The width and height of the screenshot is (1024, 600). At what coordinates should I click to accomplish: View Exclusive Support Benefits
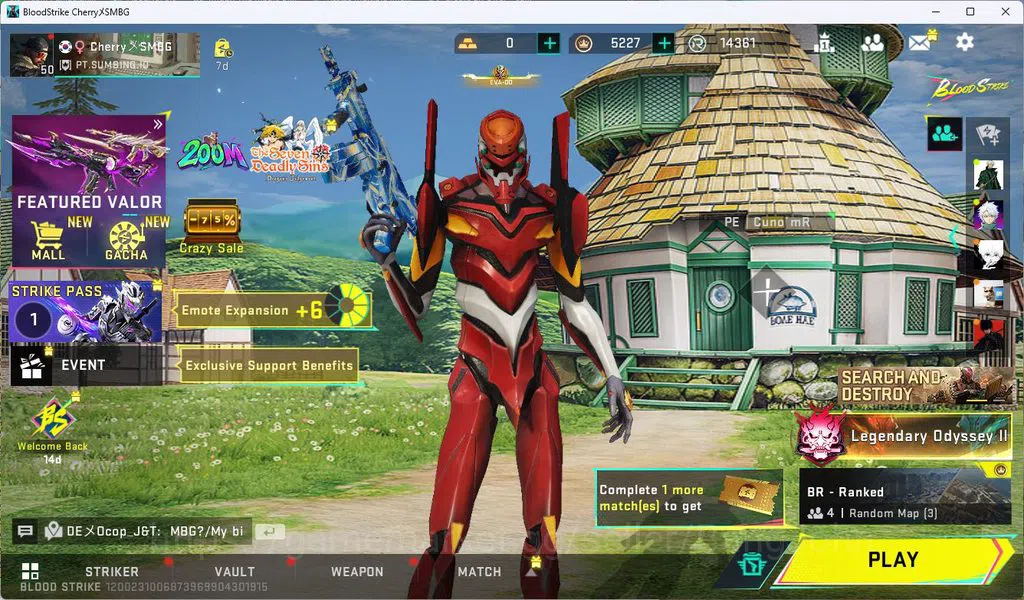coord(268,366)
